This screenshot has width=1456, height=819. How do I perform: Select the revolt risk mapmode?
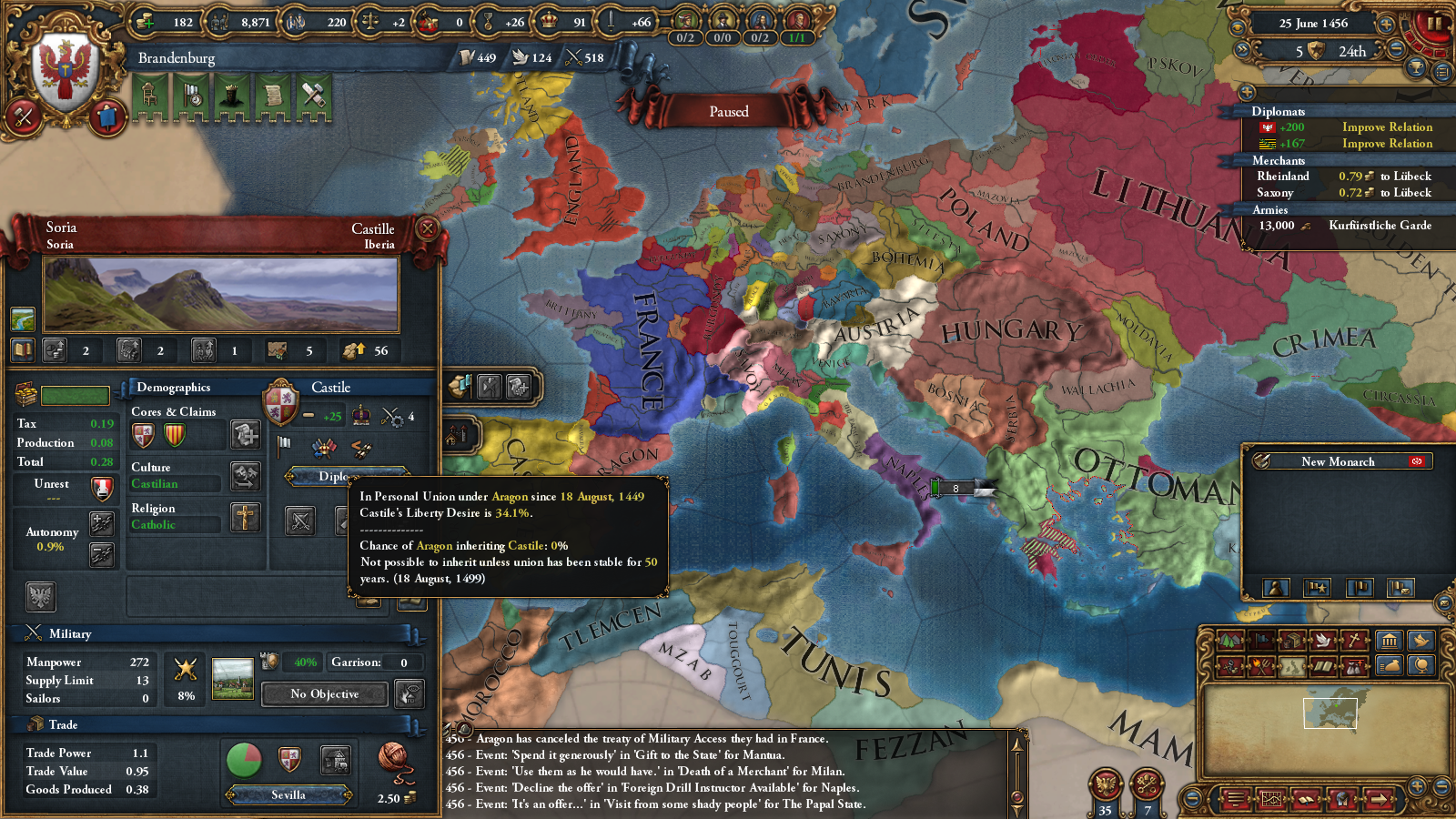[1261, 666]
